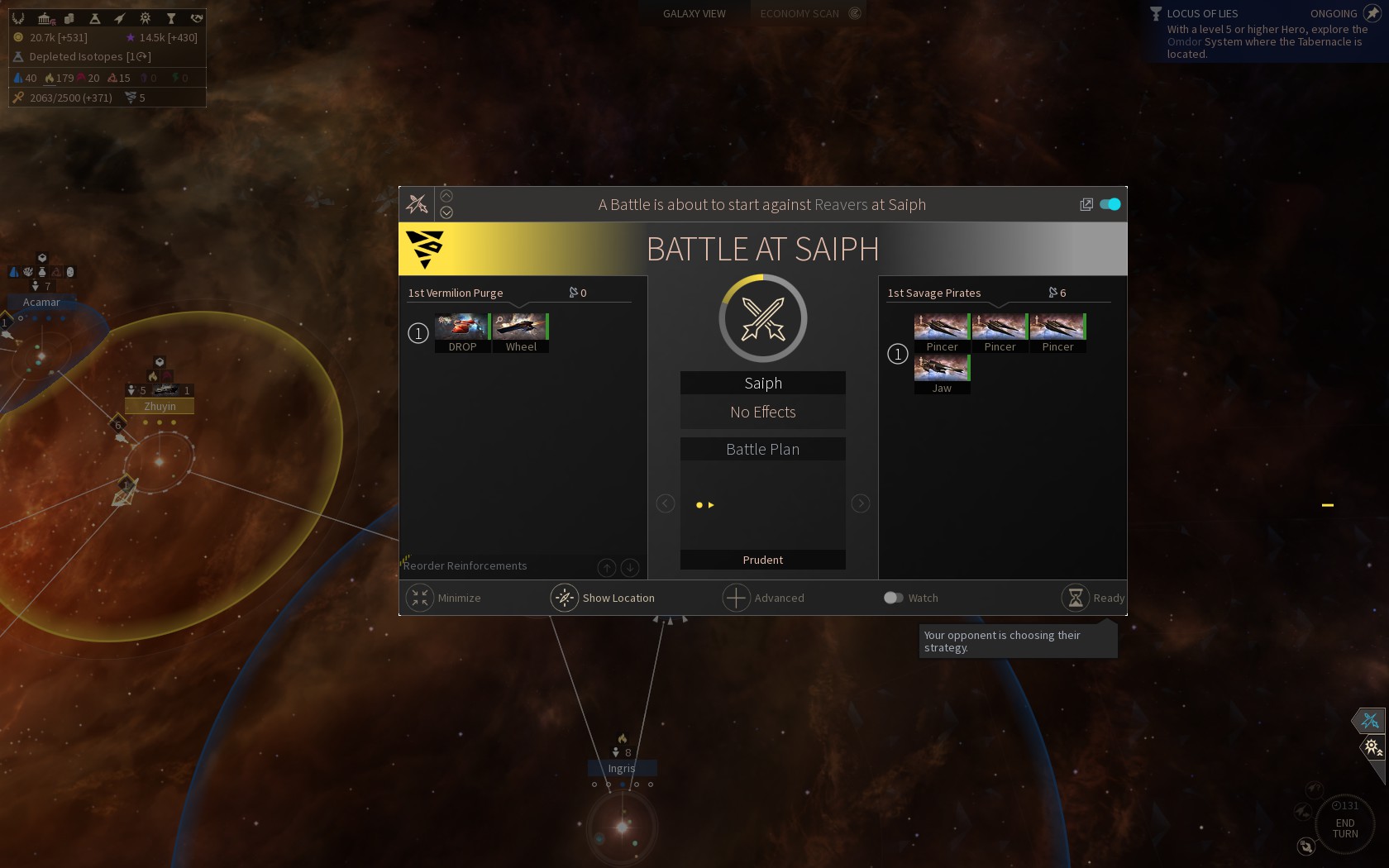Show battle location on map

(565, 598)
